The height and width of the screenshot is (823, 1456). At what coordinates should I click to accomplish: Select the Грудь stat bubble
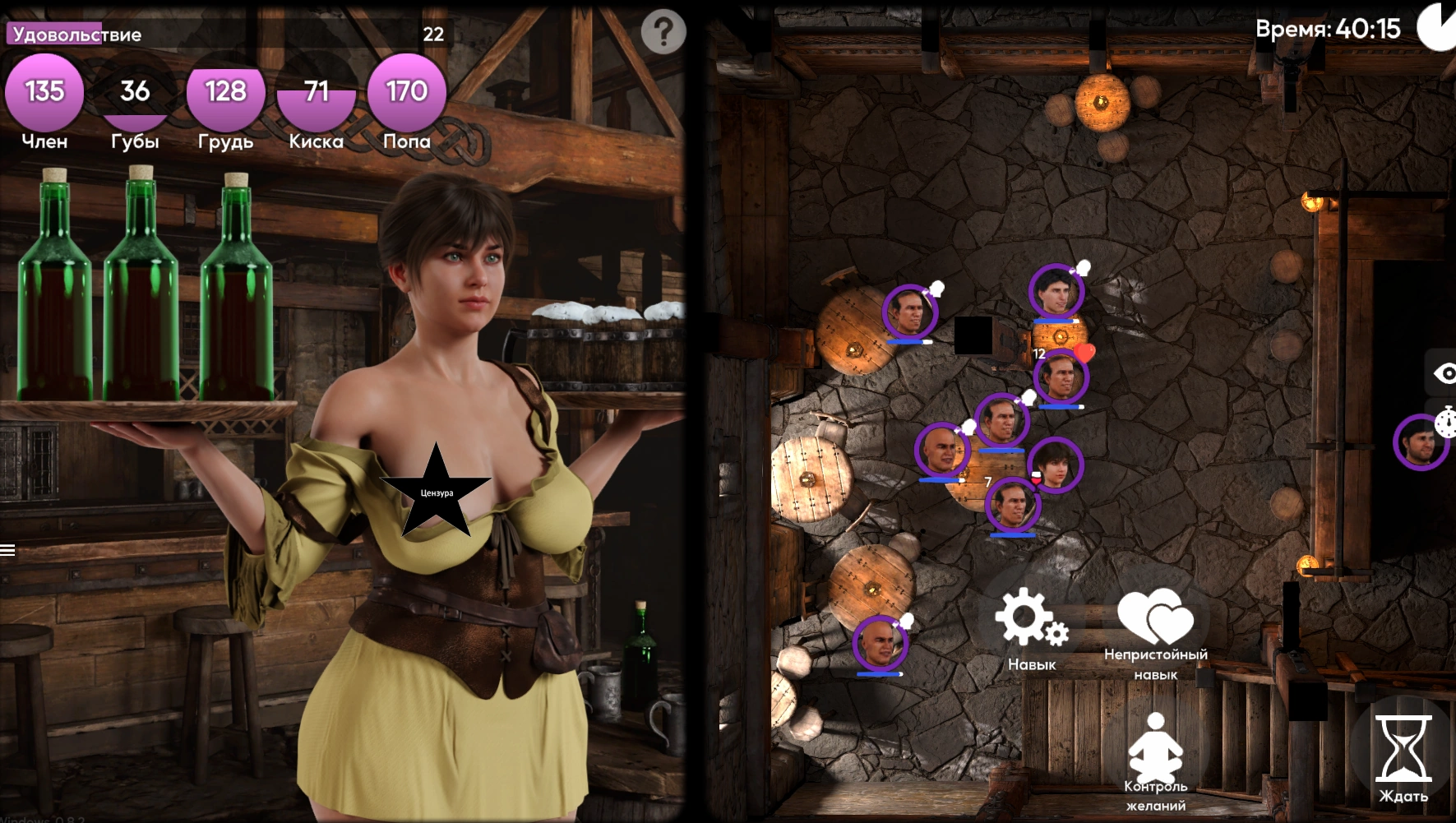pos(225,92)
